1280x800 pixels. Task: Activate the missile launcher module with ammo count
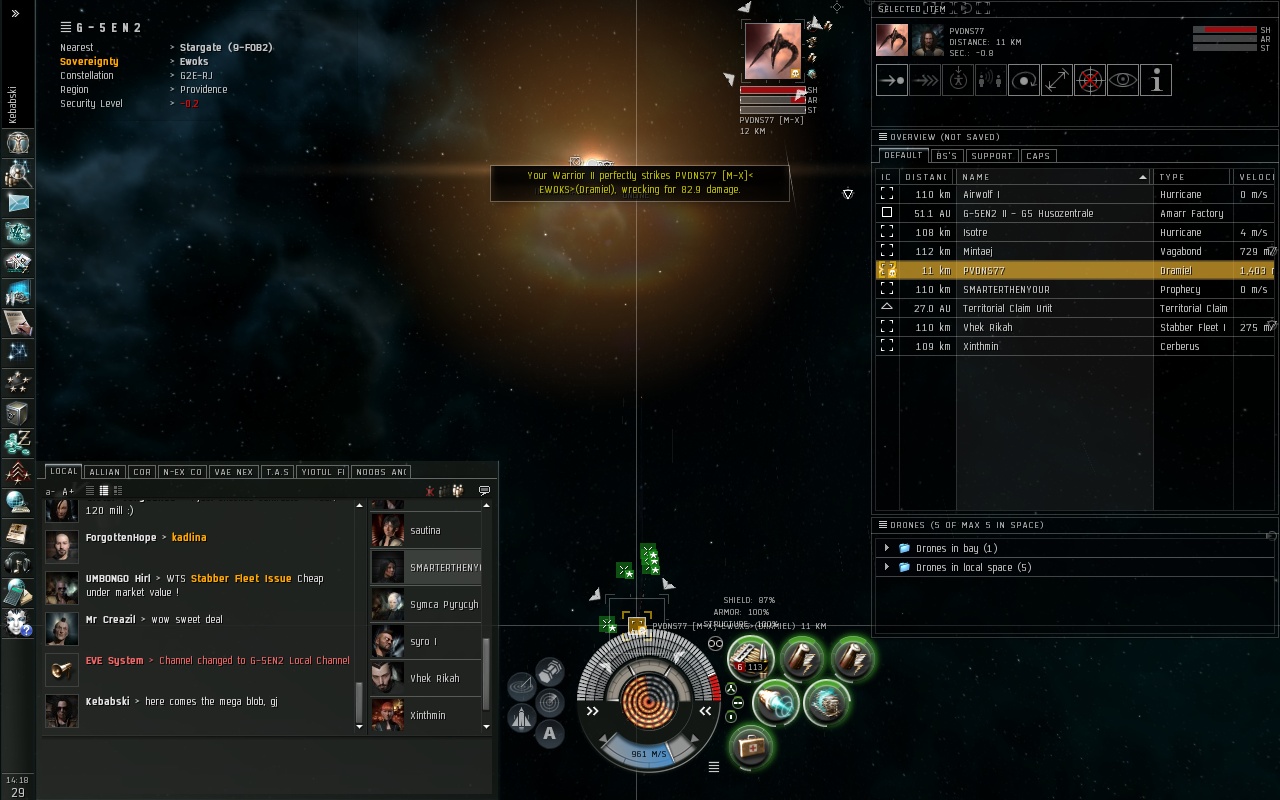[750, 657]
